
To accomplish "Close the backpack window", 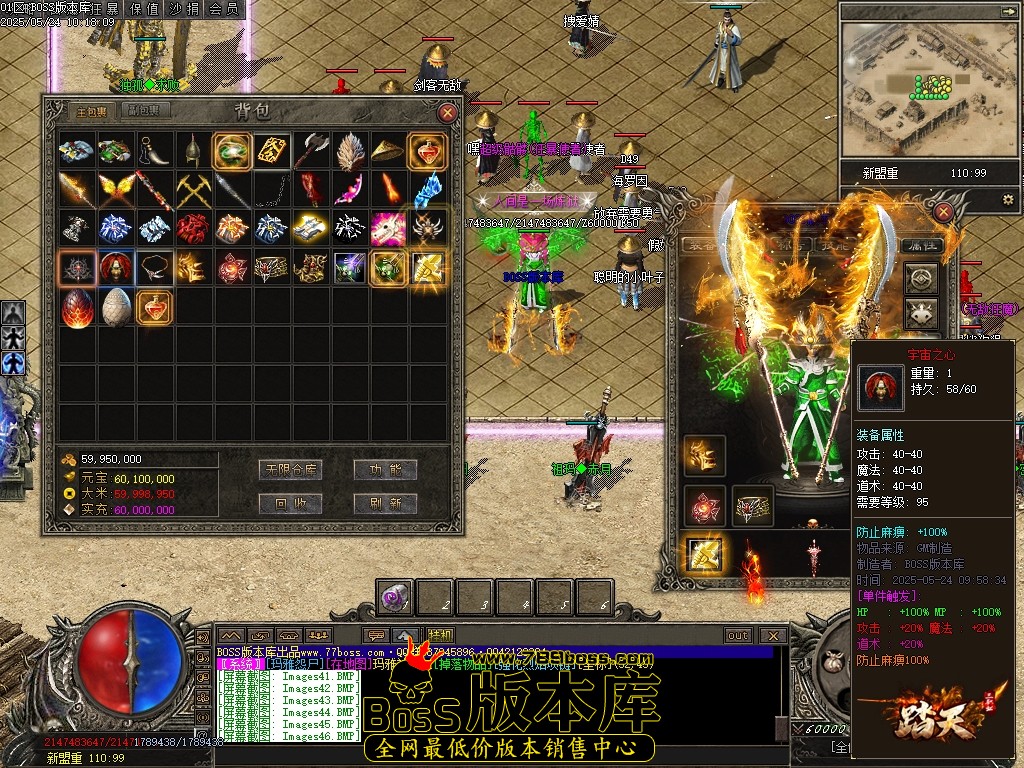I will point(448,113).
